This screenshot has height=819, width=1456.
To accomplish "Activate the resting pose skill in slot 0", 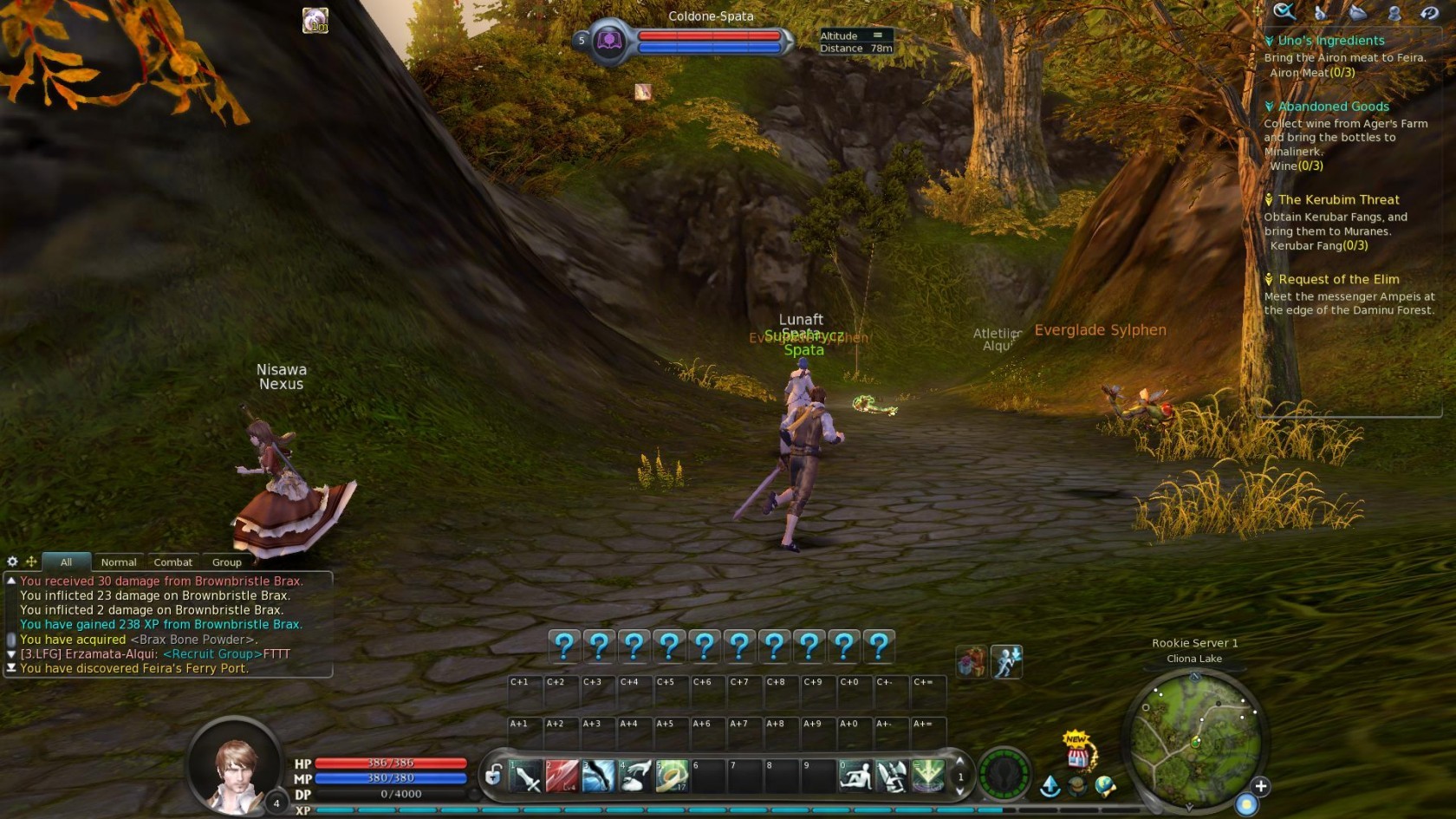I will tap(855, 777).
